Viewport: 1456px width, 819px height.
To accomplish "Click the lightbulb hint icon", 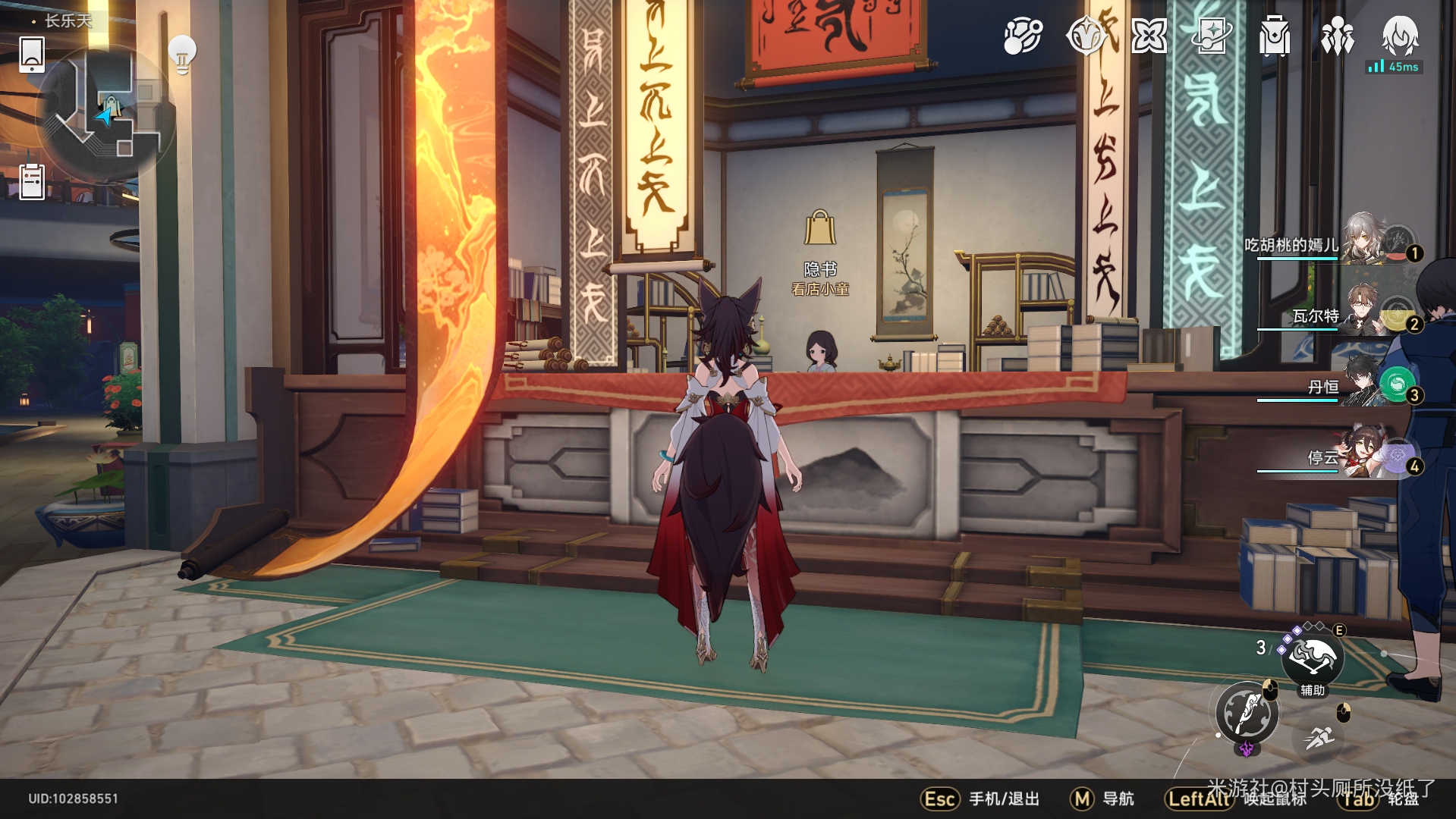I will click(182, 54).
